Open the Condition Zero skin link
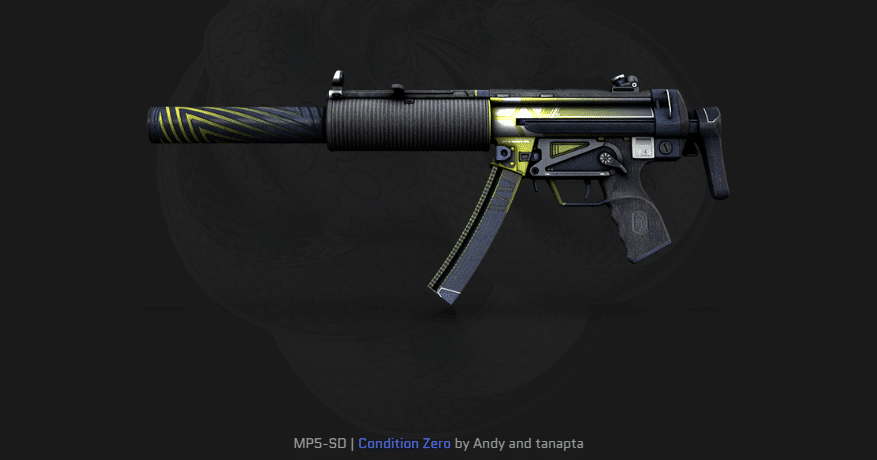 coord(404,441)
